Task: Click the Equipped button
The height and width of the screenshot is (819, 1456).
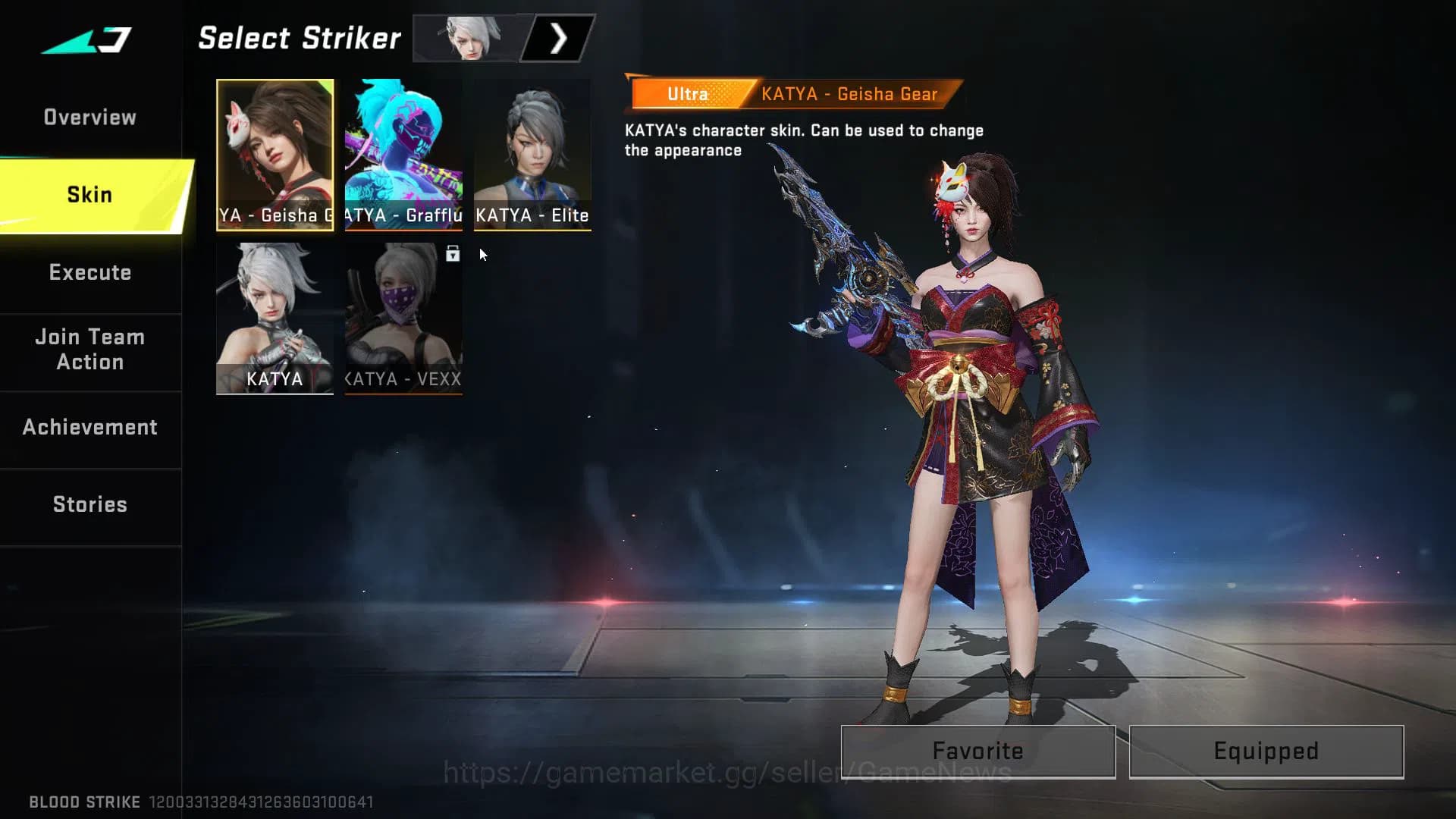Action: 1265,751
